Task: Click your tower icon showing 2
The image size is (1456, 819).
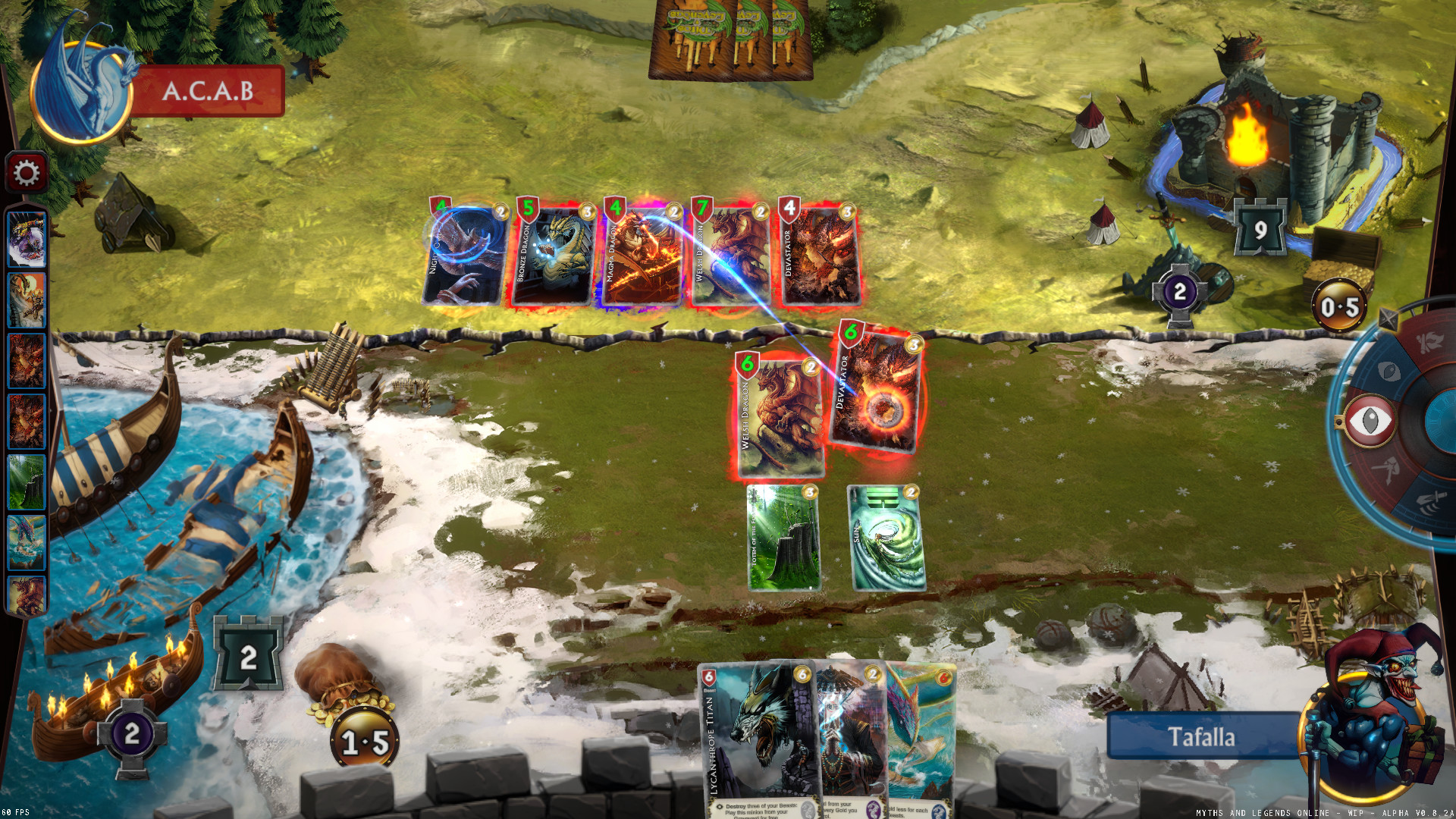Action: pyautogui.click(x=250, y=652)
